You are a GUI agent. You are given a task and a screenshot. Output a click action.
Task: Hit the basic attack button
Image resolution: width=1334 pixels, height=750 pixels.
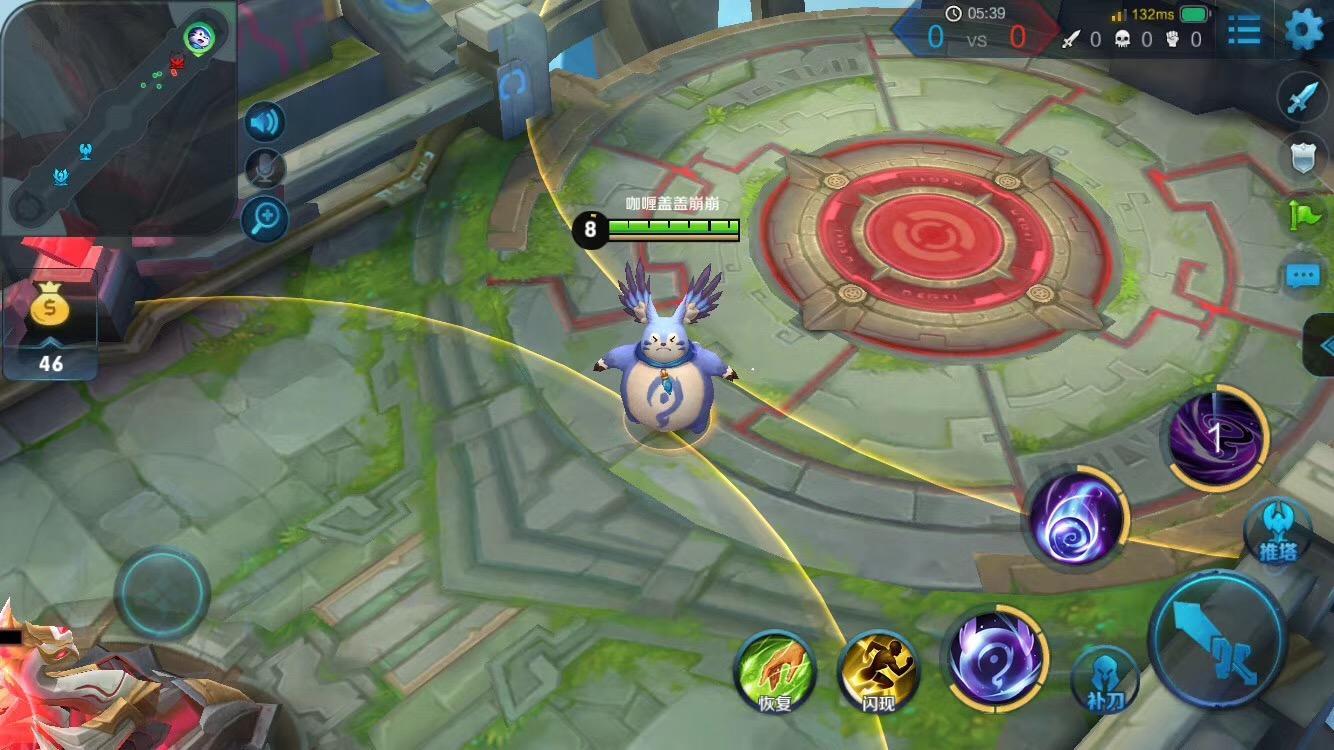click(x=1217, y=641)
